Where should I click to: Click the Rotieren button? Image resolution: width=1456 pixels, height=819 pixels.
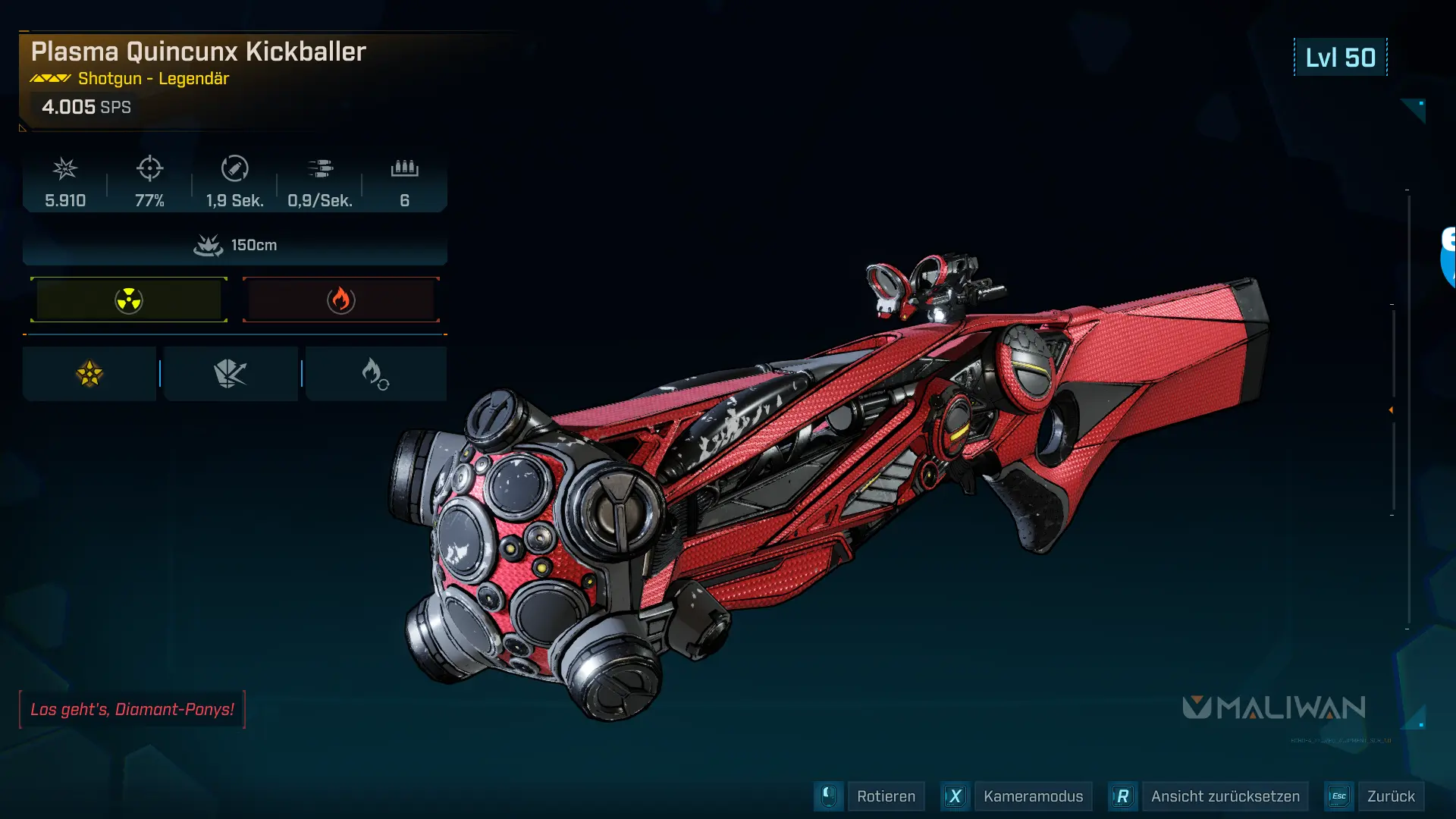pos(885,796)
